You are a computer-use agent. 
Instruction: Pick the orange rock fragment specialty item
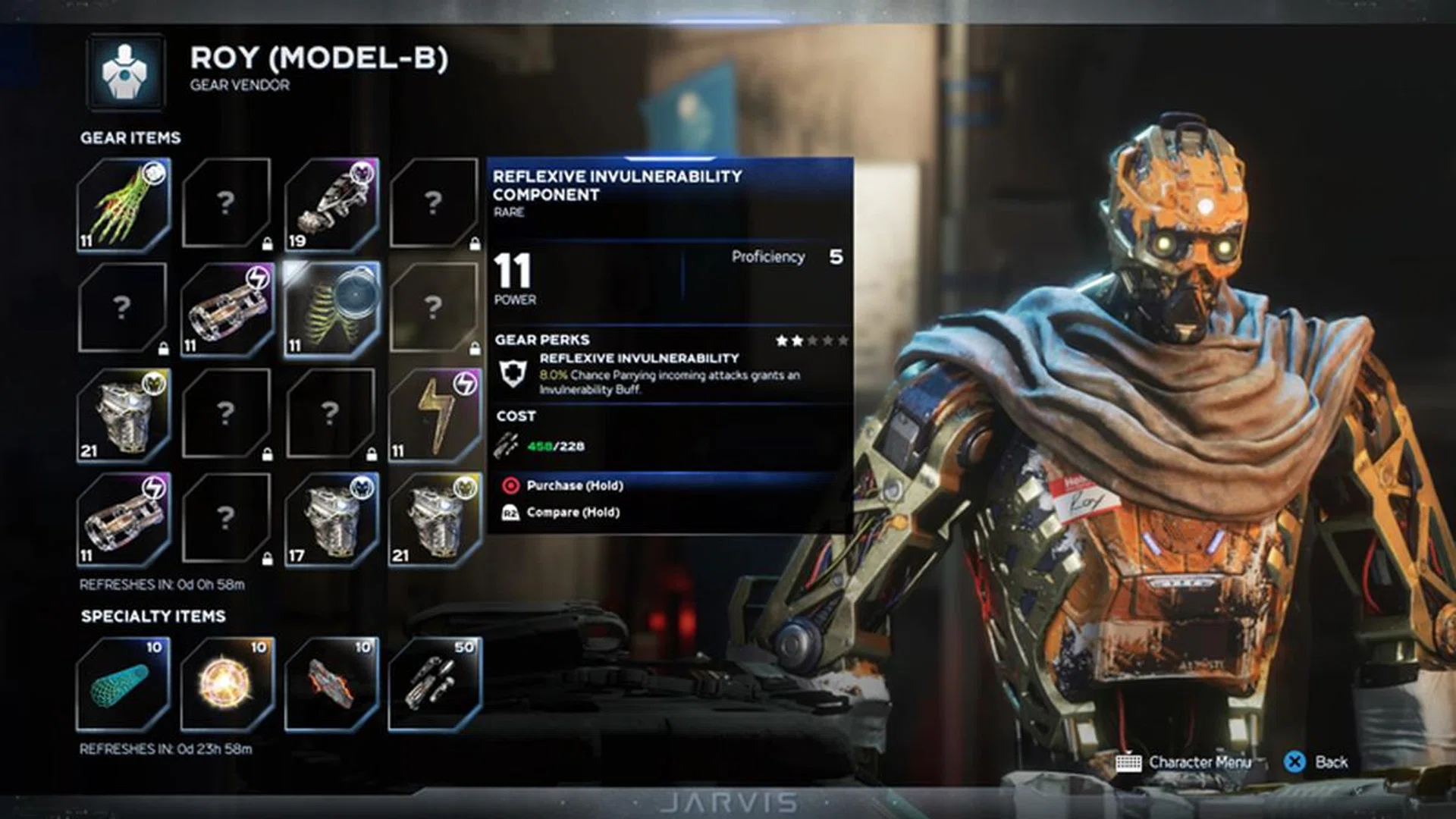[331, 684]
